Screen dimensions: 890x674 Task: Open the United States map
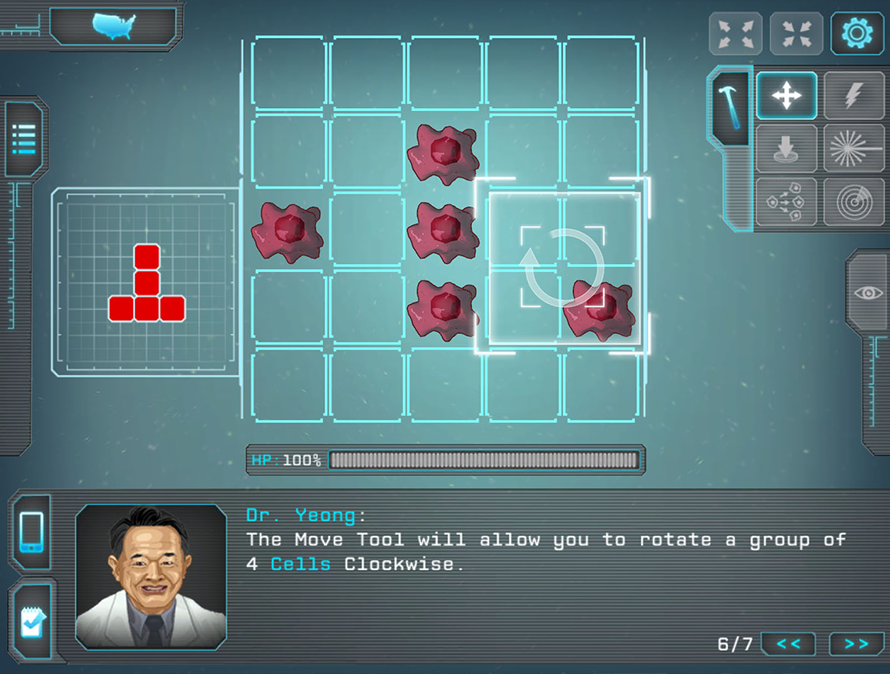(x=113, y=26)
